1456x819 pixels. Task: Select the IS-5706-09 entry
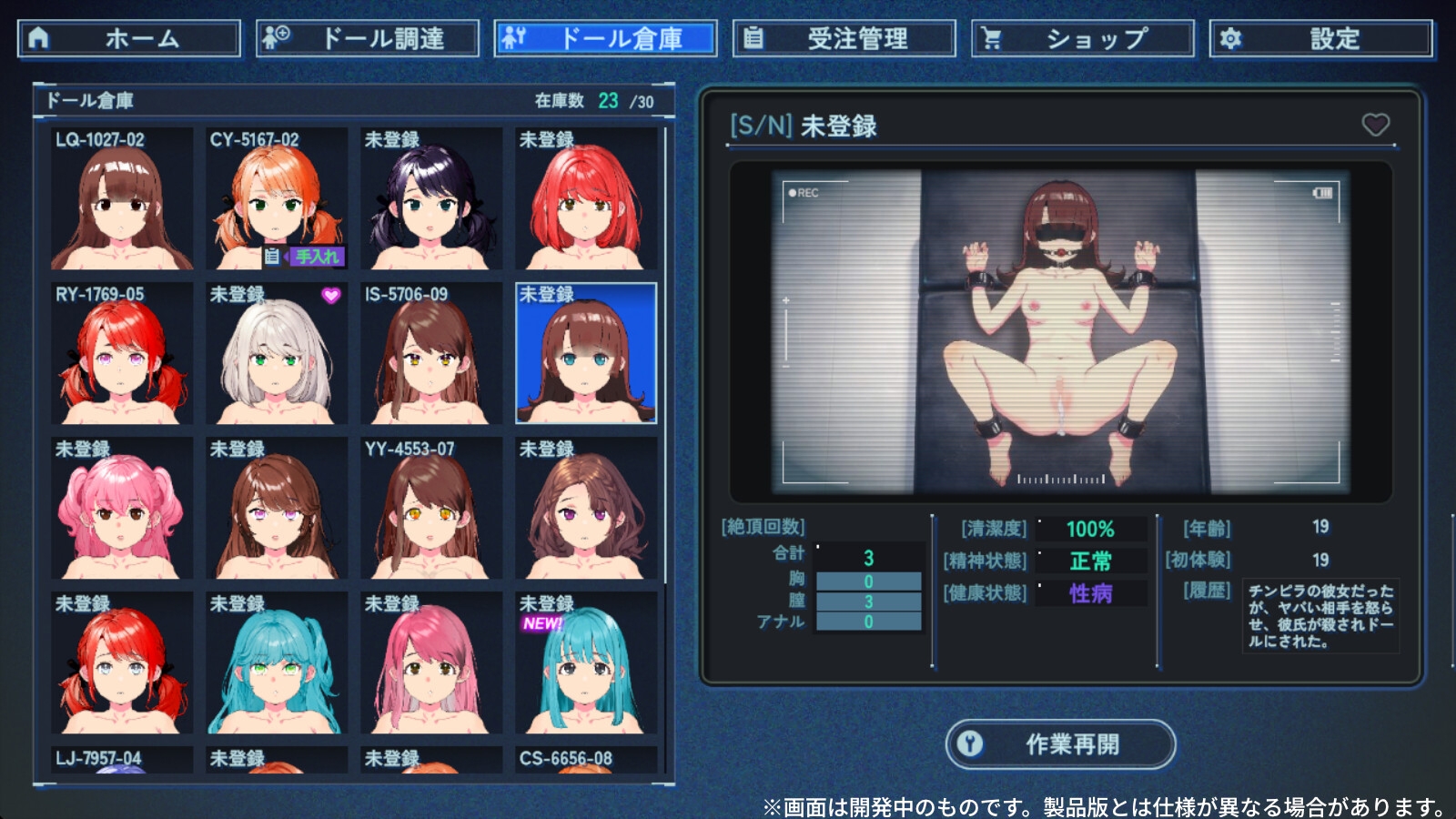[x=431, y=354]
